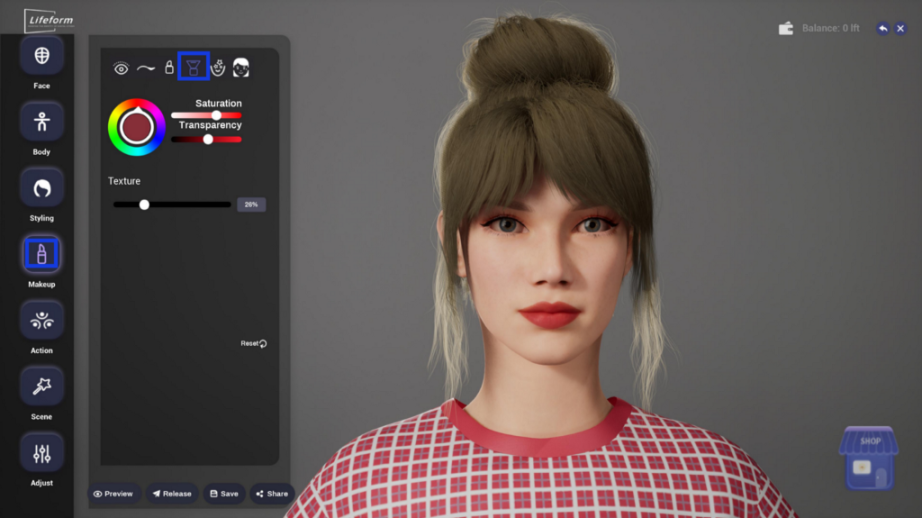Go to the Scene category
This screenshot has height=518, width=922.
[41, 386]
